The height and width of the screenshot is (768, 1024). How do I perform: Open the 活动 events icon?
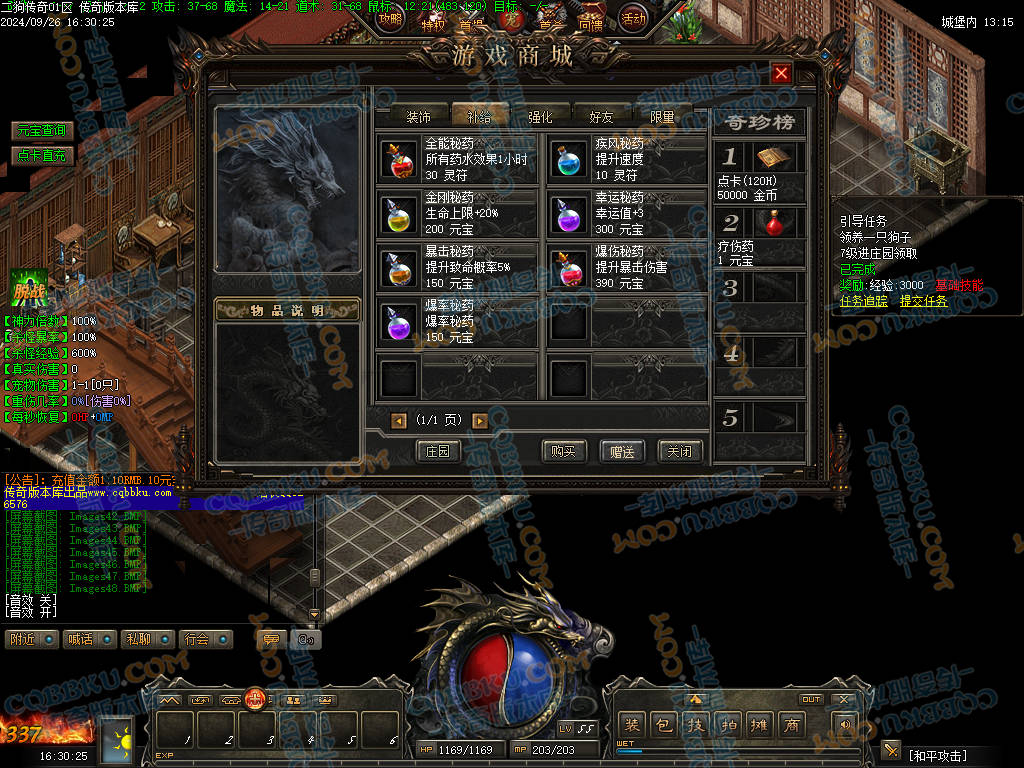click(x=632, y=18)
